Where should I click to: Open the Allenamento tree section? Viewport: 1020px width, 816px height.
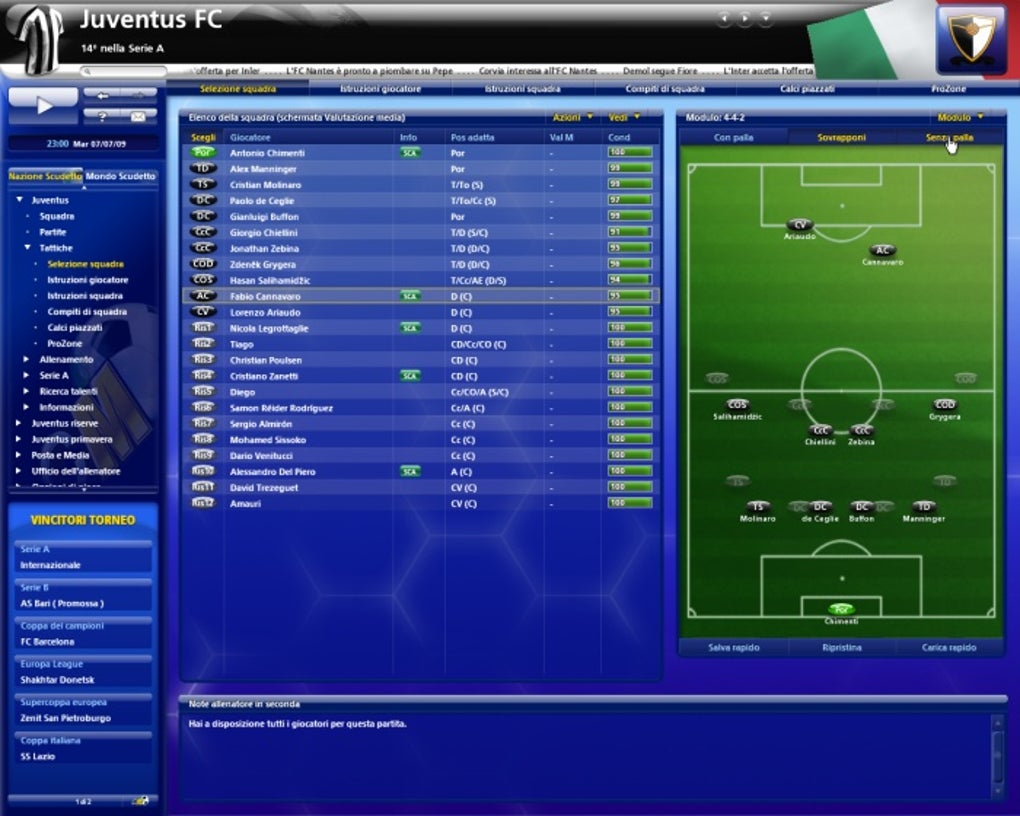tap(66, 360)
